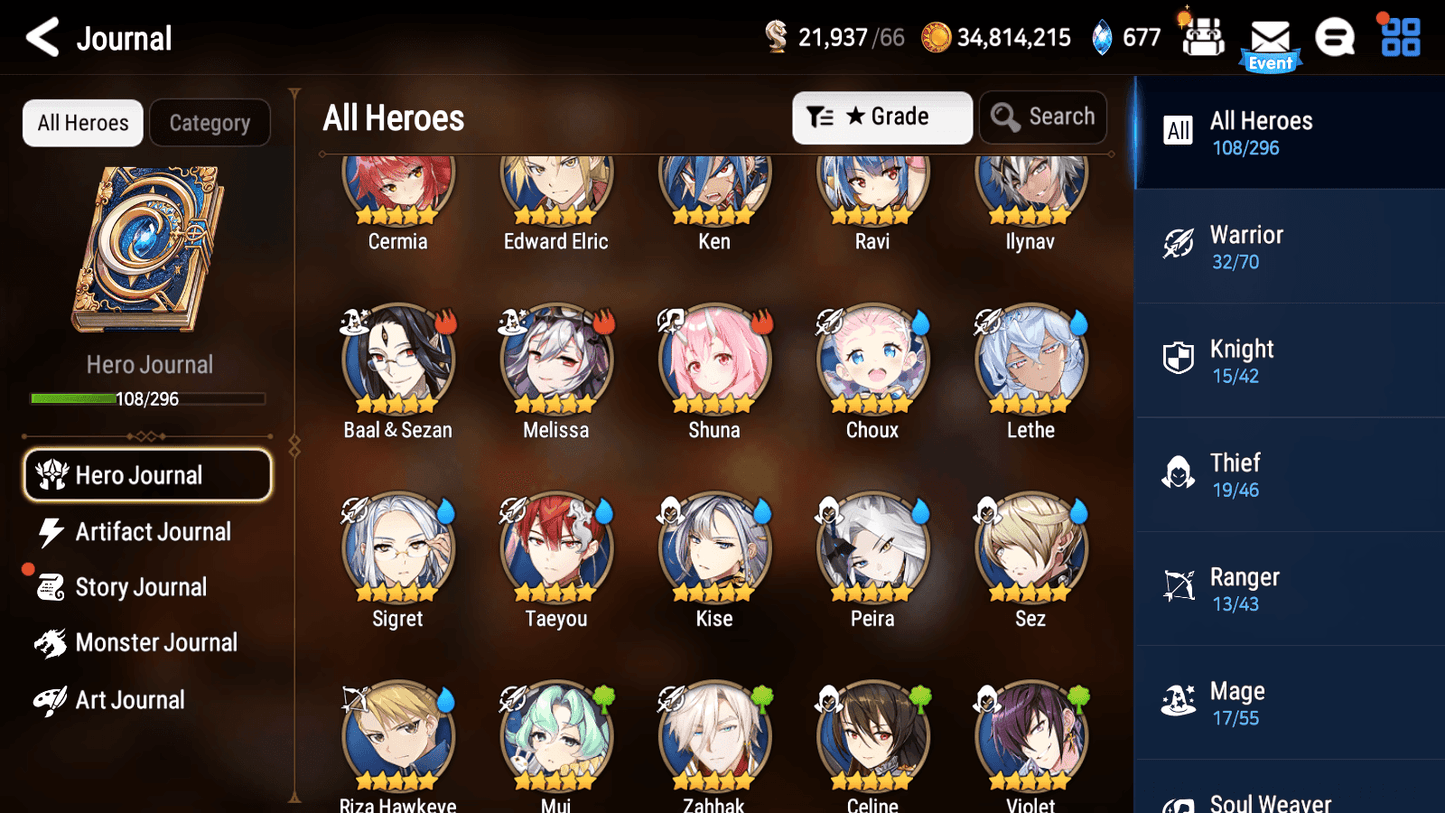The height and width of the screenshot is (813, 1445).
Task: Open the chat window
Action: [1335, 38]
